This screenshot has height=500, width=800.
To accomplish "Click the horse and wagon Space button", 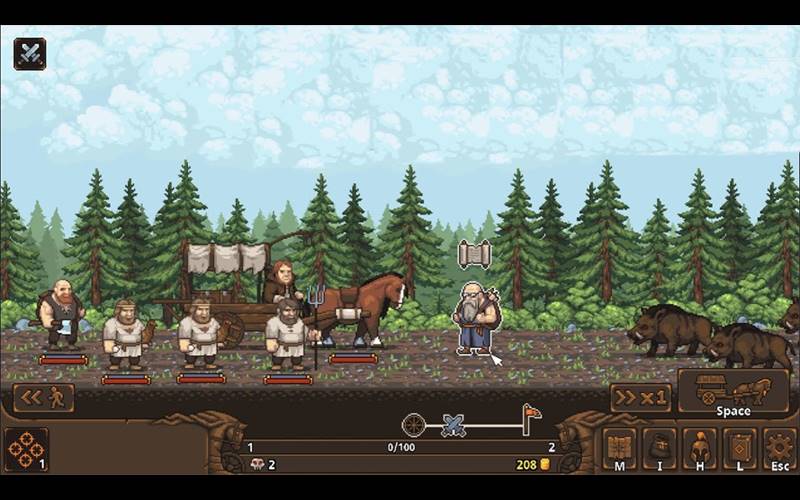I will point(733,393).
